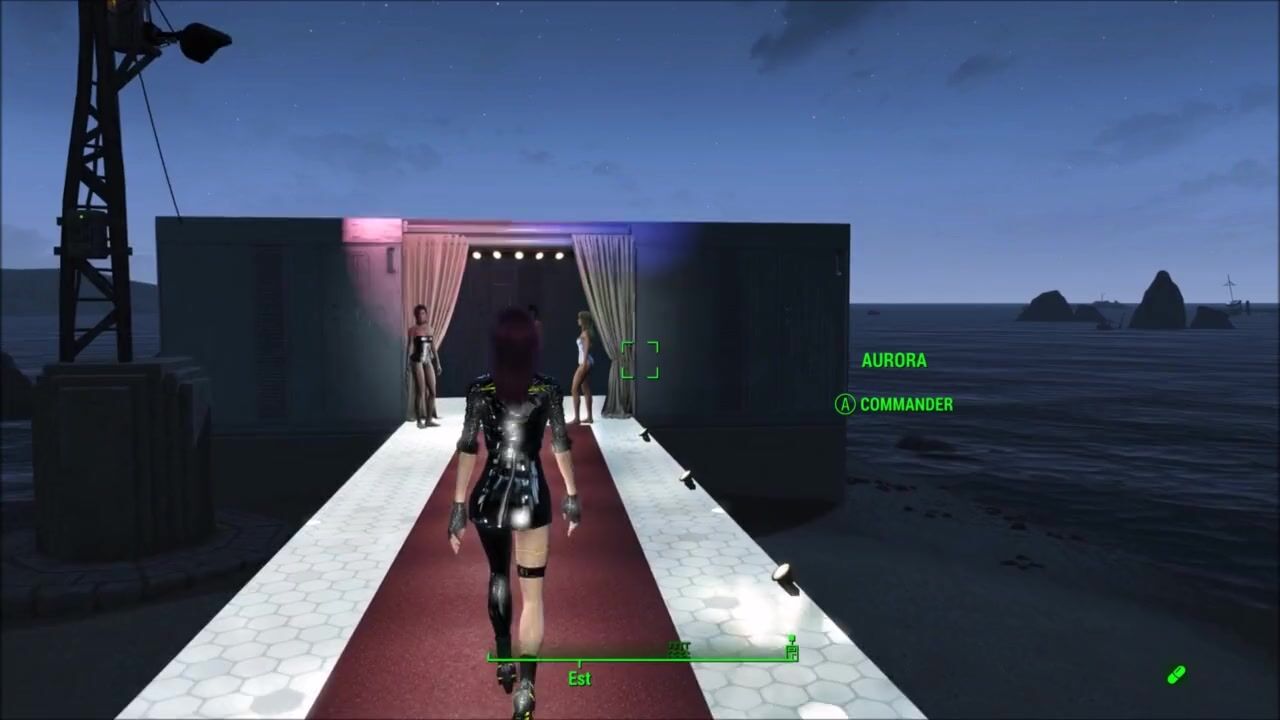Image resolution: width=1280 pixels, height=720 pixels.
Task: Click the green pill status icon
Action: coord(1176,676)
